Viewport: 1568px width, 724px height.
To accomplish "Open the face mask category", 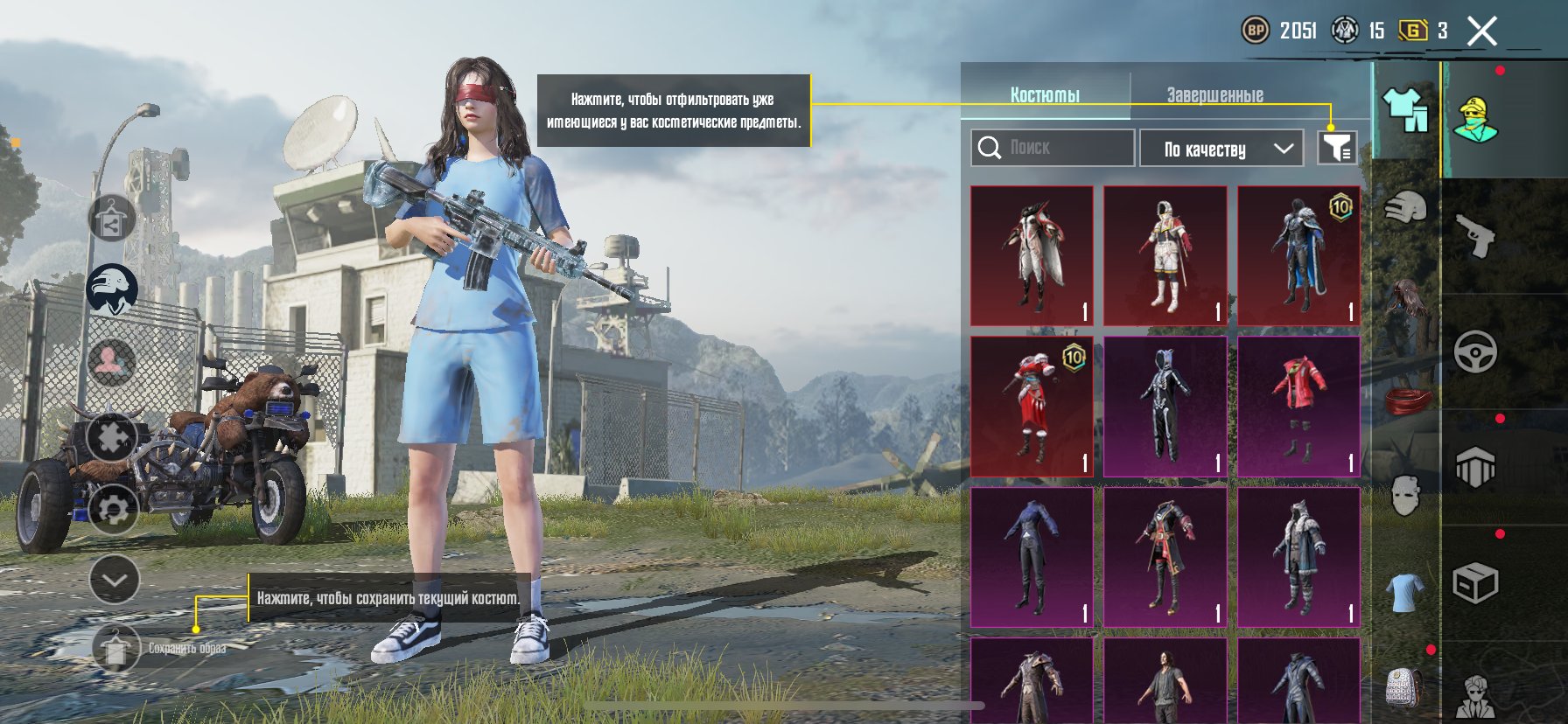I will 1405,495.
